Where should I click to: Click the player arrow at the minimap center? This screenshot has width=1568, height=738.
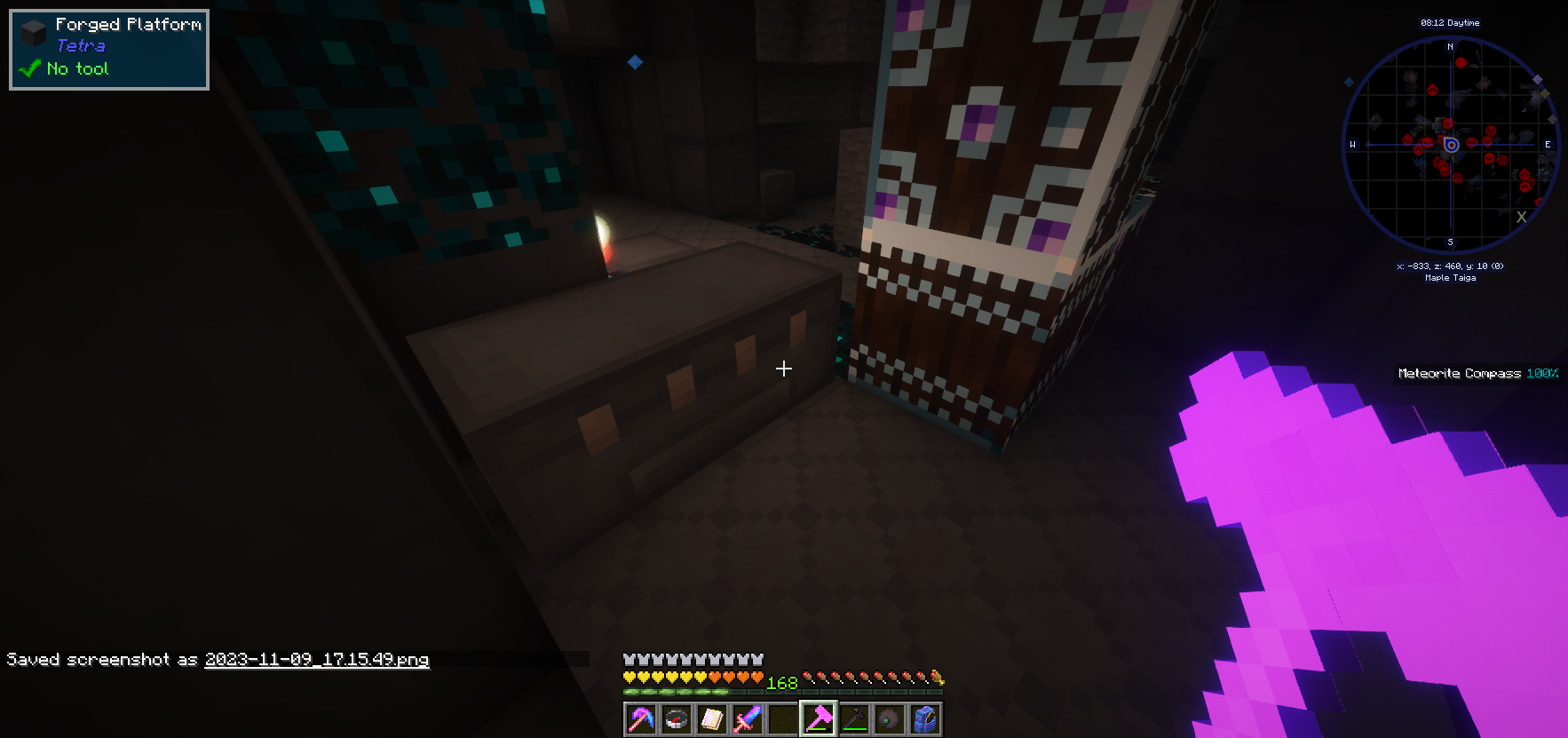pos(1451,144)
